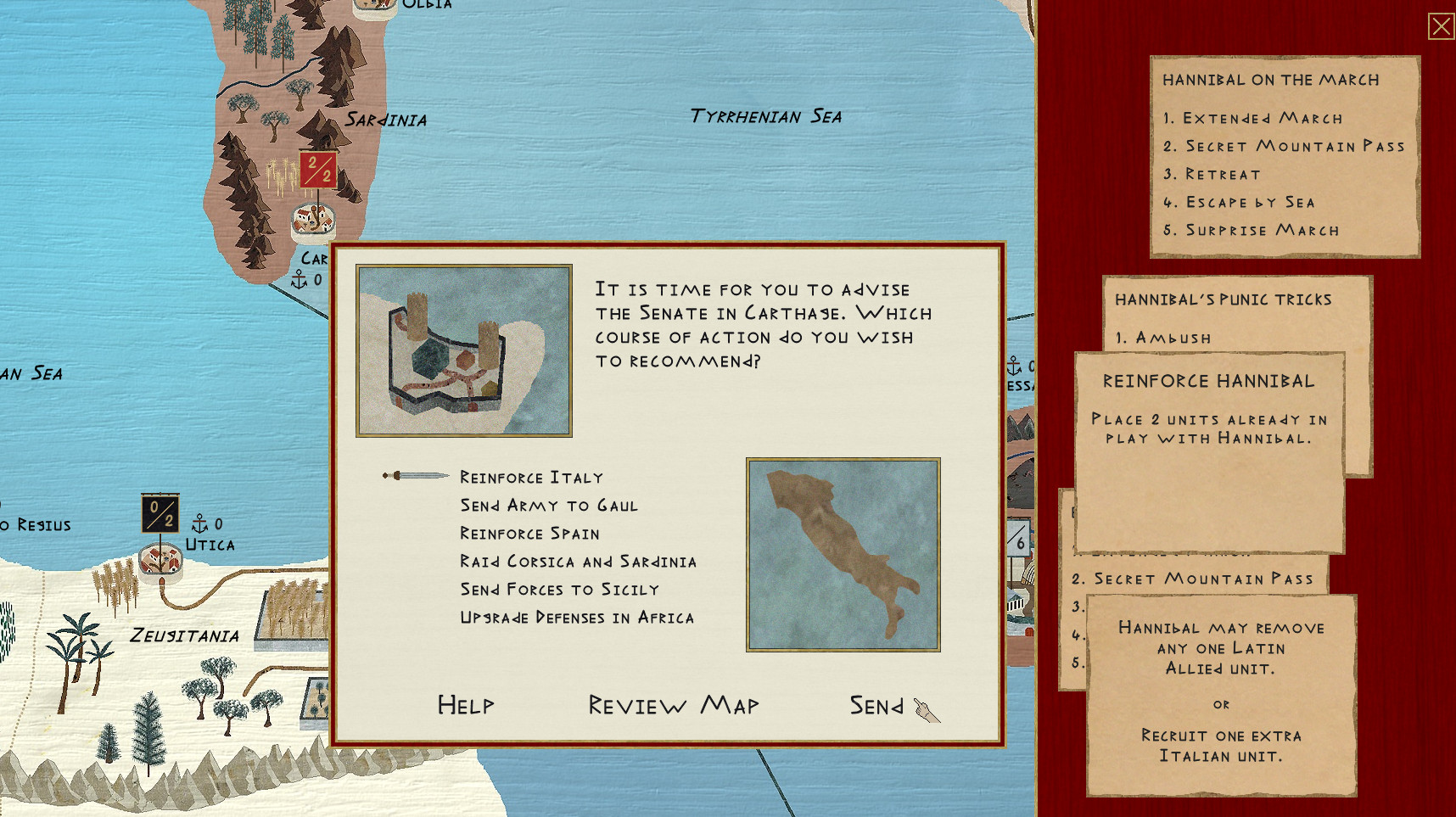Viewport: 1456px width, 817px height.
Task: Select the Latin Allied unit removal card
Action: 1221,694
